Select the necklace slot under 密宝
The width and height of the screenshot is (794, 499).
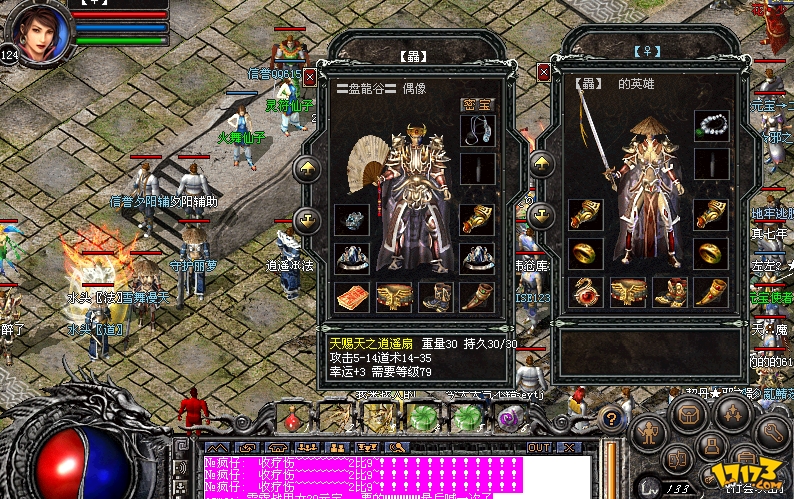pyautogui.click(x=477, y=130)
